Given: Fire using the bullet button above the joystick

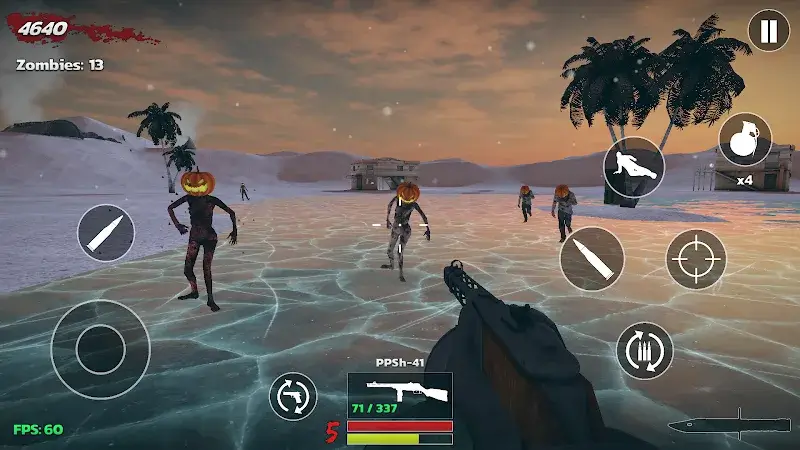Looking at the screenshot, I should coord(106,233).
